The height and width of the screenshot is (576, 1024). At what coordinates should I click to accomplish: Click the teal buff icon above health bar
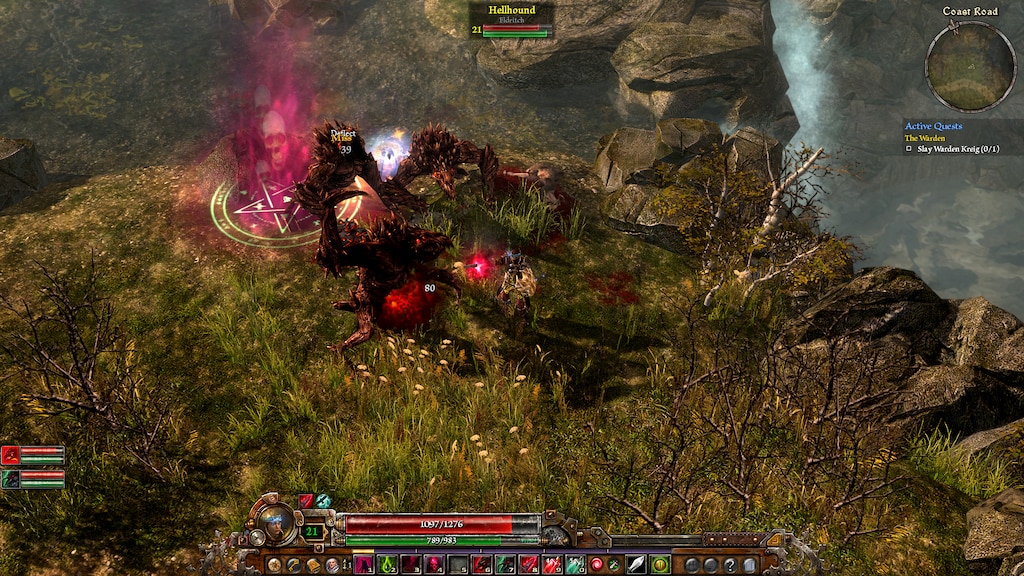(x=323, y=500)
